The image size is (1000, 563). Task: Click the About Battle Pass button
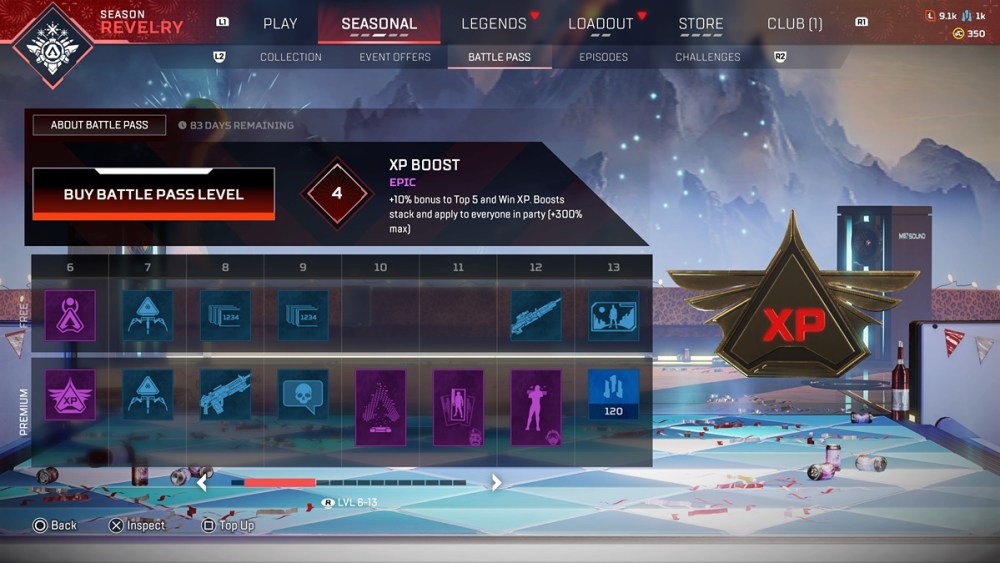(x=99, y=125)
